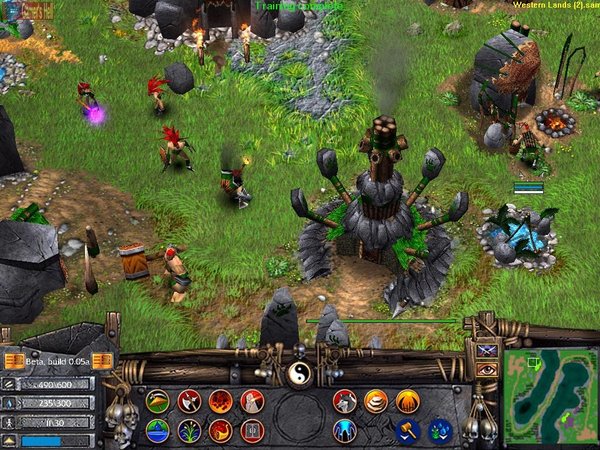Click the yin-yang medallion

[x=299, y=373]
